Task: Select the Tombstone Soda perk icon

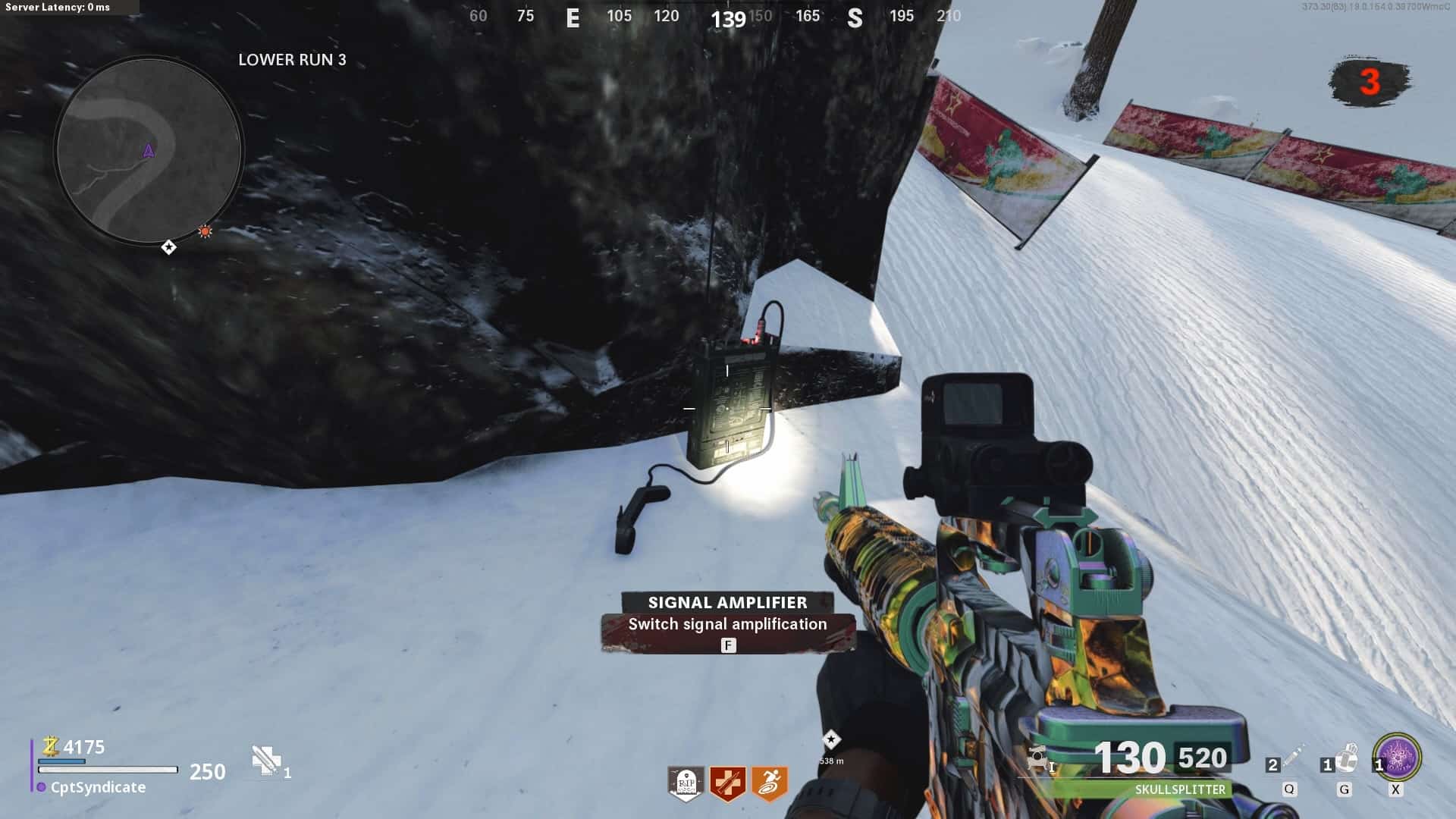Action: click(x=686, y=783)
